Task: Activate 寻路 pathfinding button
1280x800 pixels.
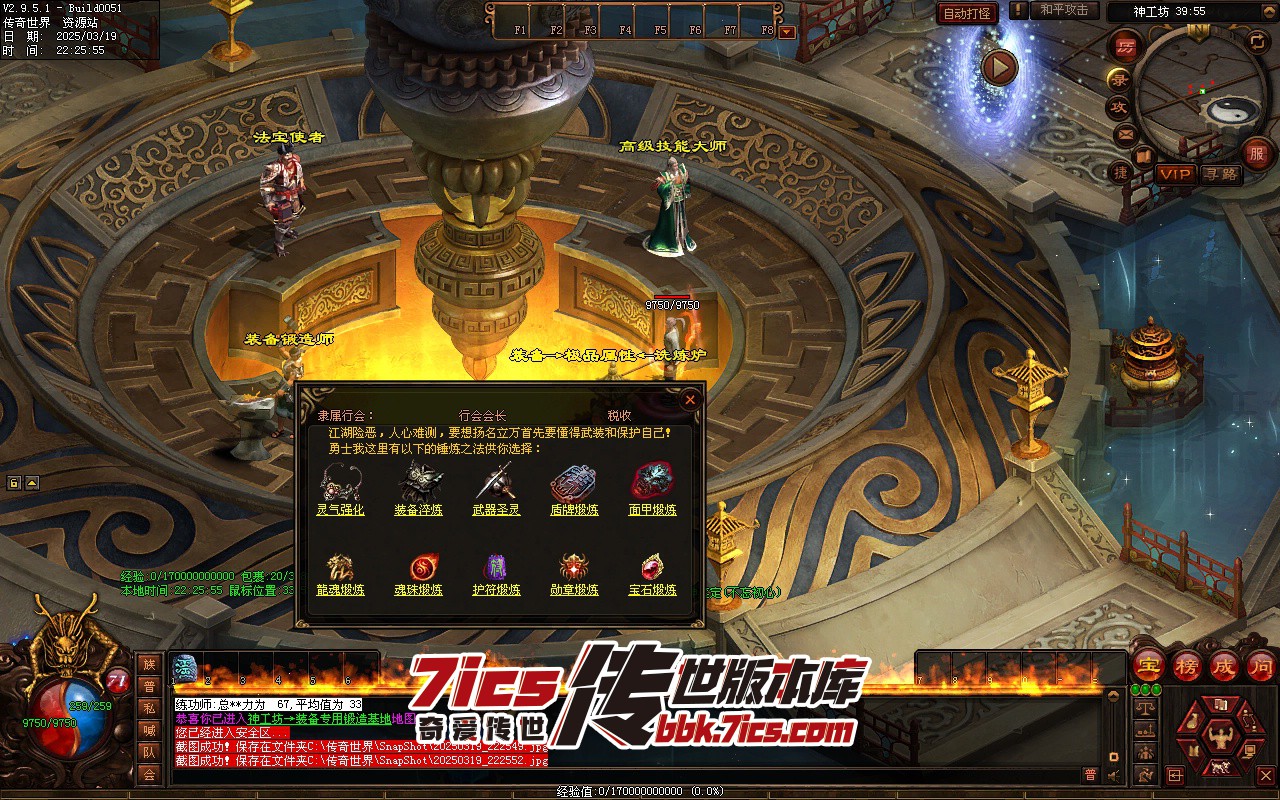Action: tap(1220, 174)
